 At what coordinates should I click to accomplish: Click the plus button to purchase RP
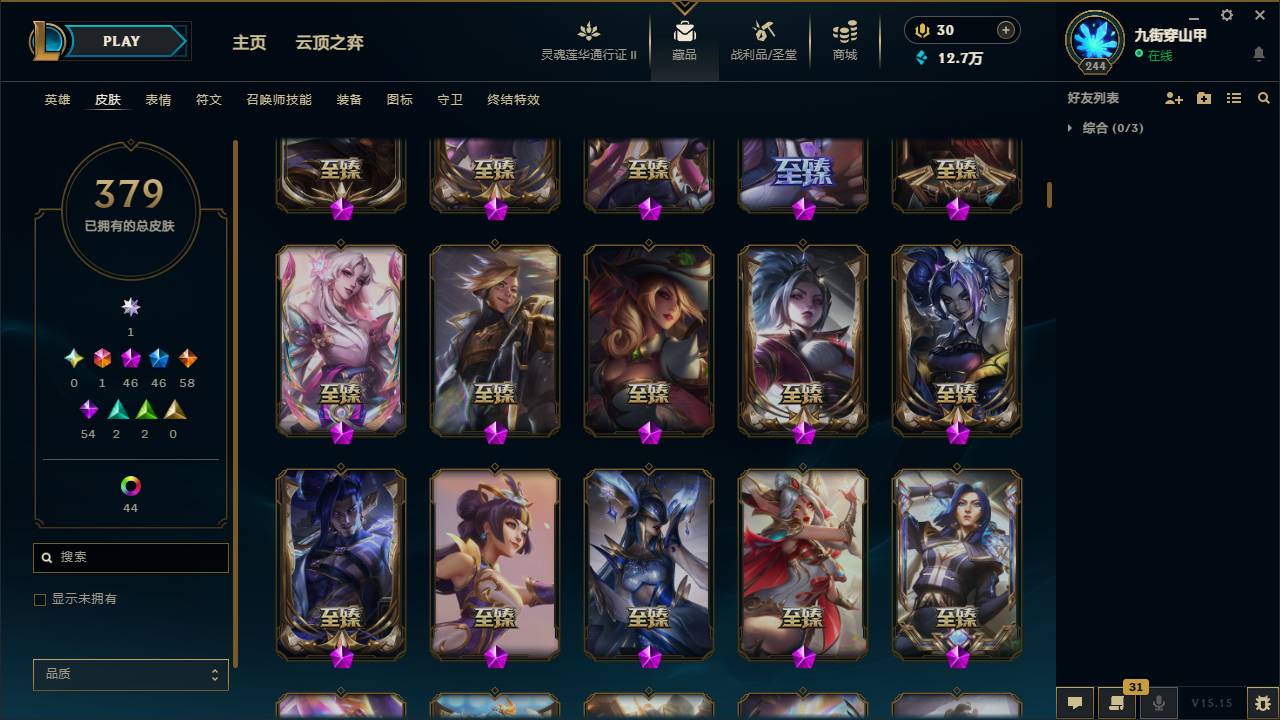(1004, 29)
